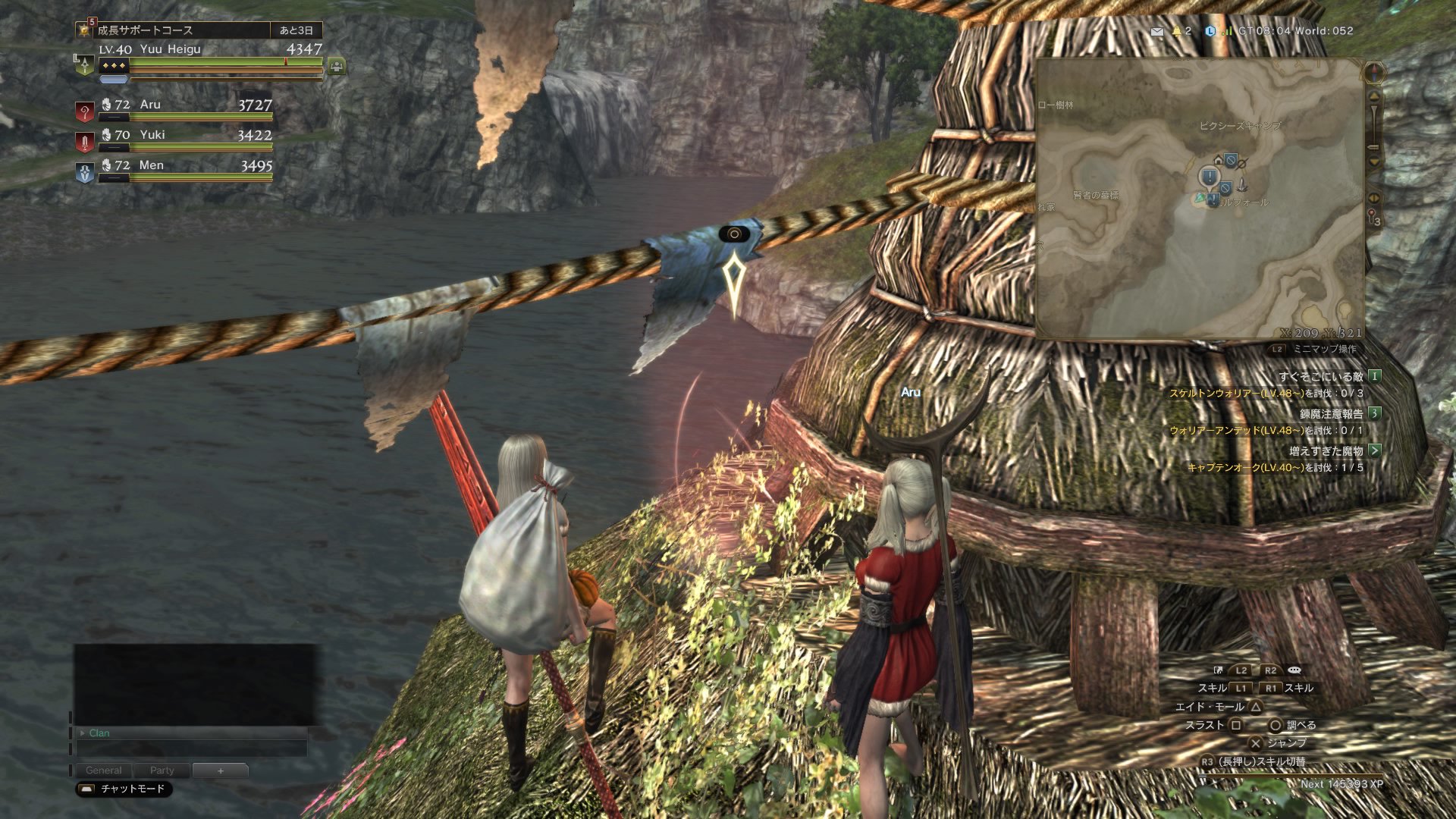The image size is (1456, 819).
Task: Open the Party chat tab
Action: pos(162,770)
